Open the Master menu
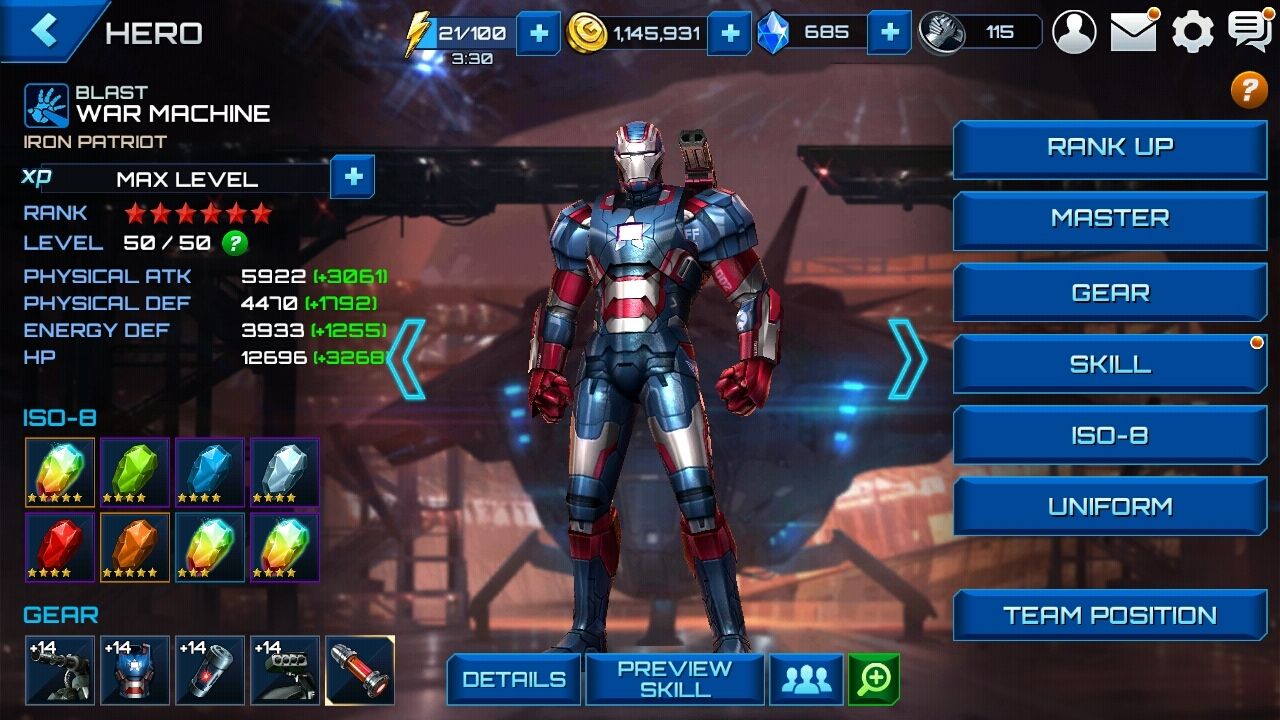 tap(1110, 219)
